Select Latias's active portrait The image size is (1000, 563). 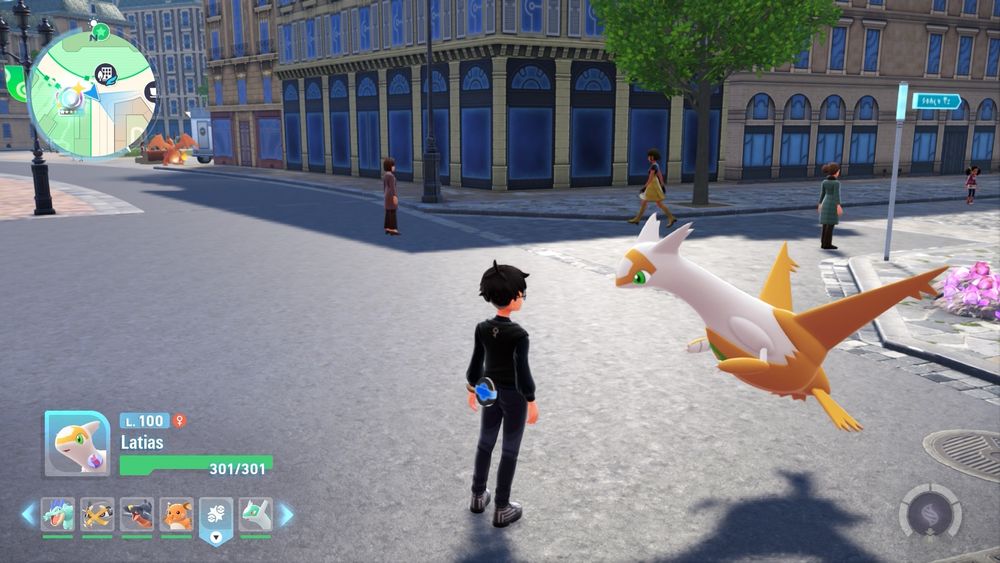(77, 443)
